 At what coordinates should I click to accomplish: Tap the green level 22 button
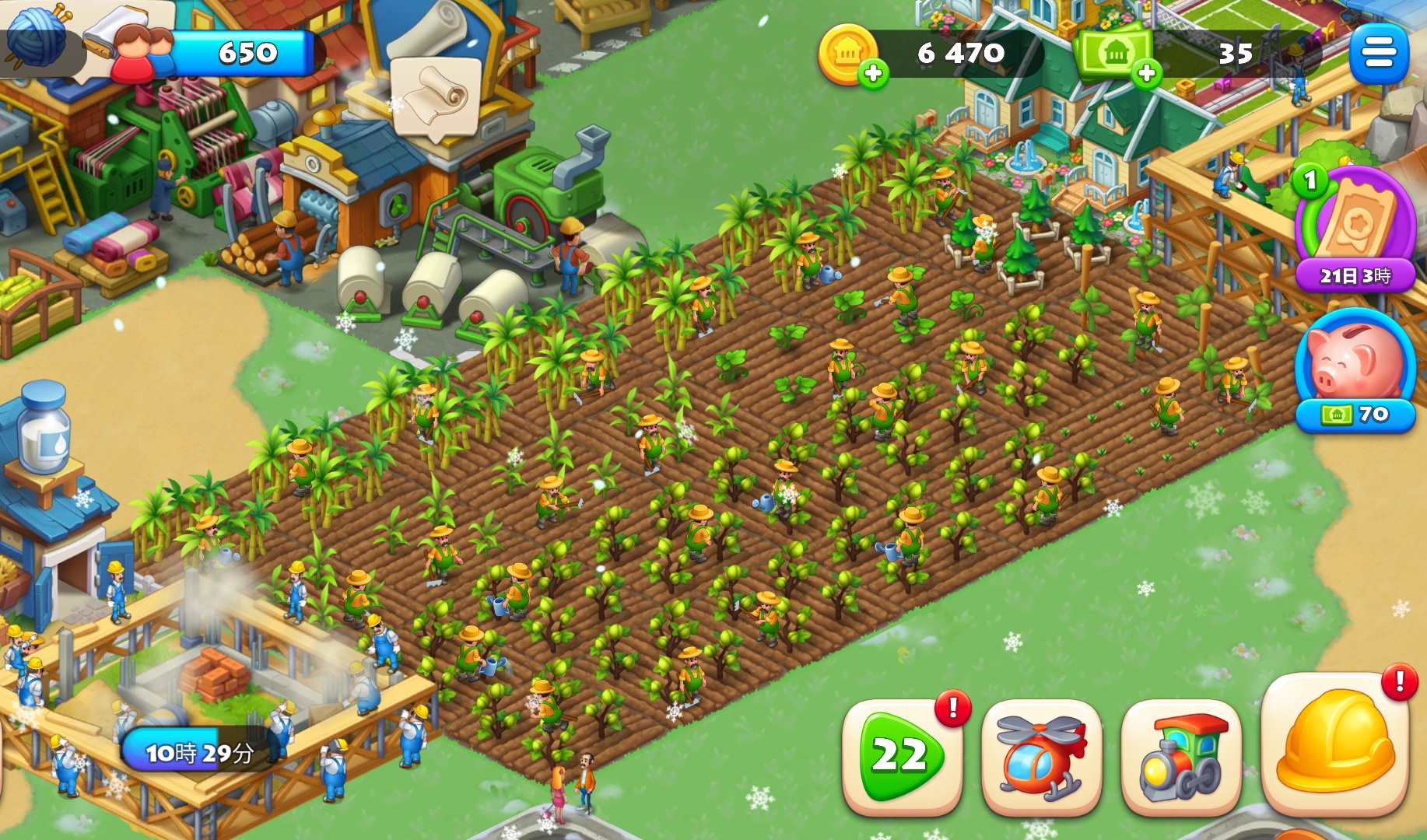902,755
